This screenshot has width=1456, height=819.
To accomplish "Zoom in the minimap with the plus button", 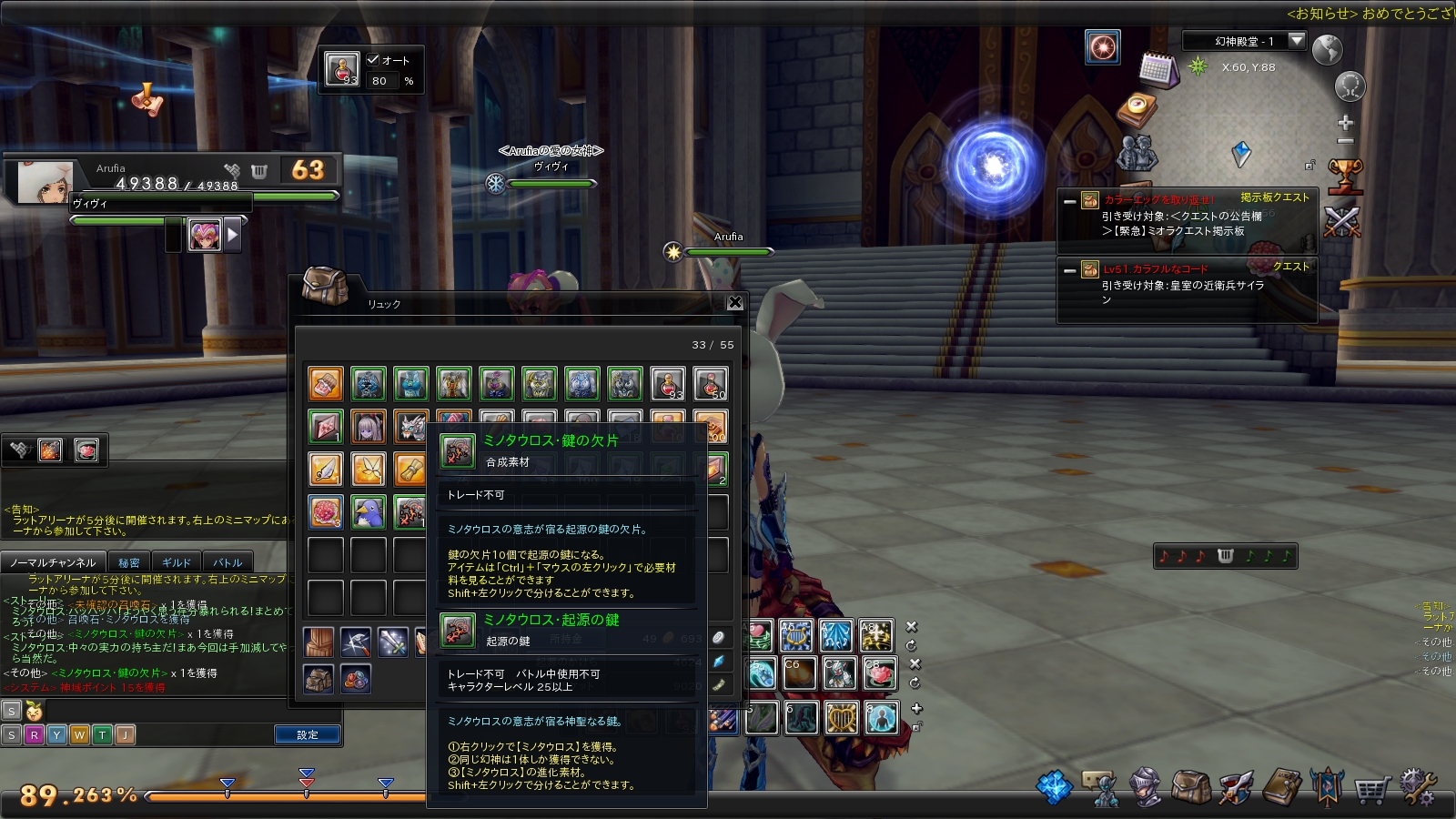I will (1345, 122).
